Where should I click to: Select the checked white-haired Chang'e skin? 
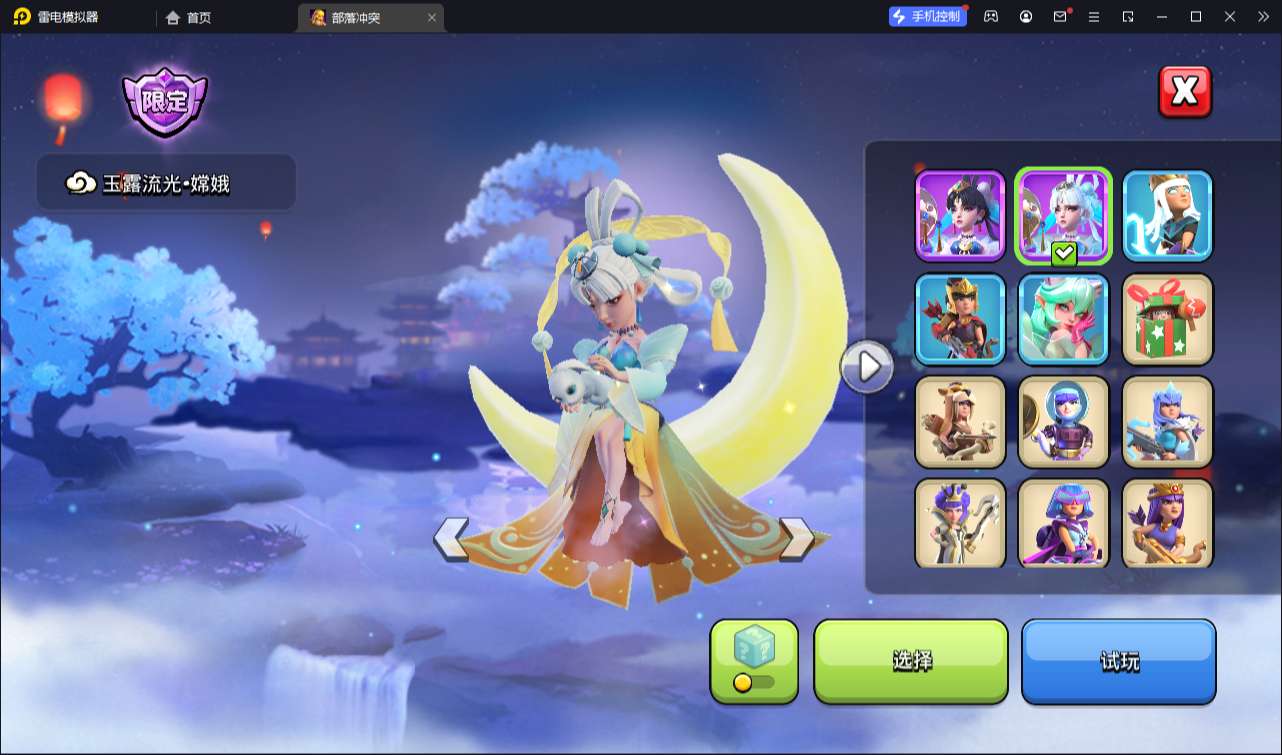1063,216
